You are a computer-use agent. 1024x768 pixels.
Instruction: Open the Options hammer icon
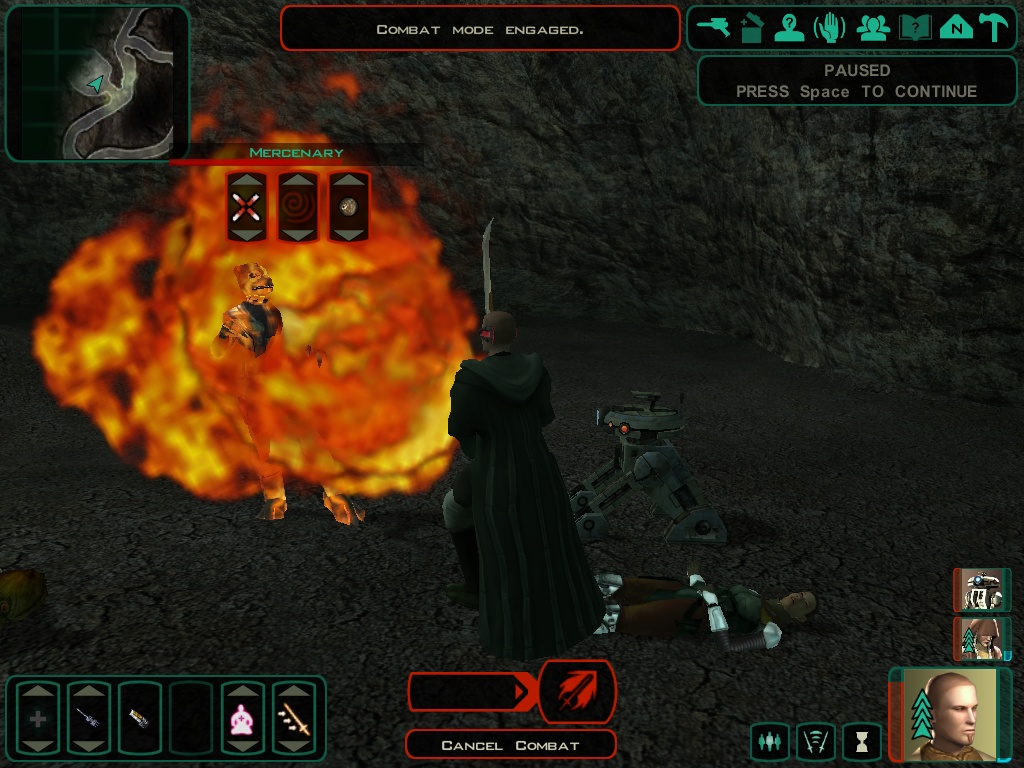(x=994, y=27)
